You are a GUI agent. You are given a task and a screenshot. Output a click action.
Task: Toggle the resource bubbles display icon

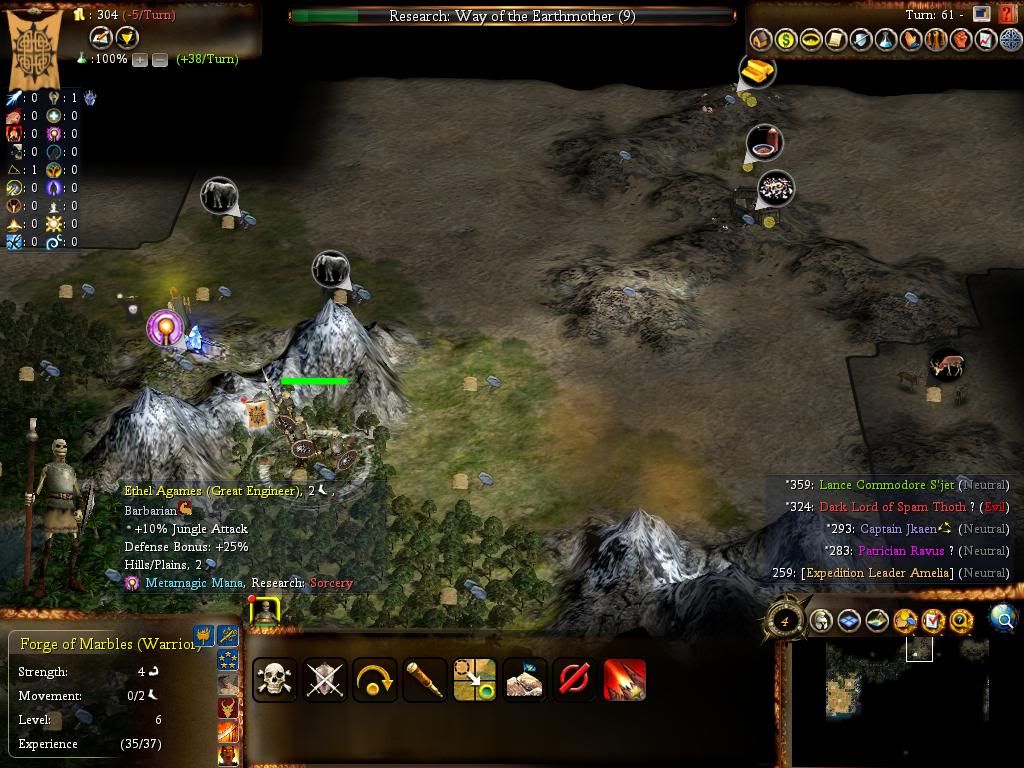[x=906, y=621]
